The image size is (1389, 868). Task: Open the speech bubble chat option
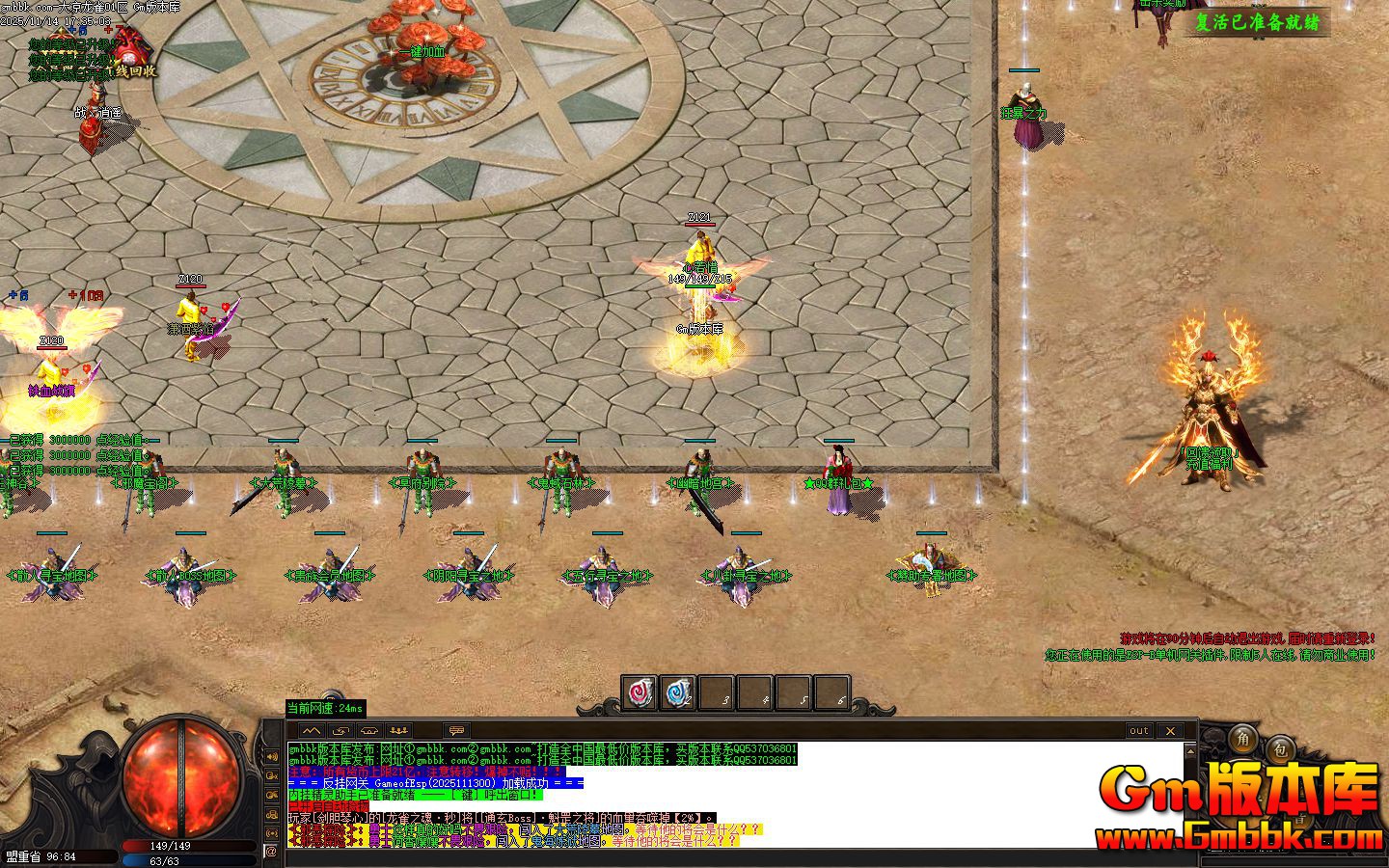click(455, 731)
